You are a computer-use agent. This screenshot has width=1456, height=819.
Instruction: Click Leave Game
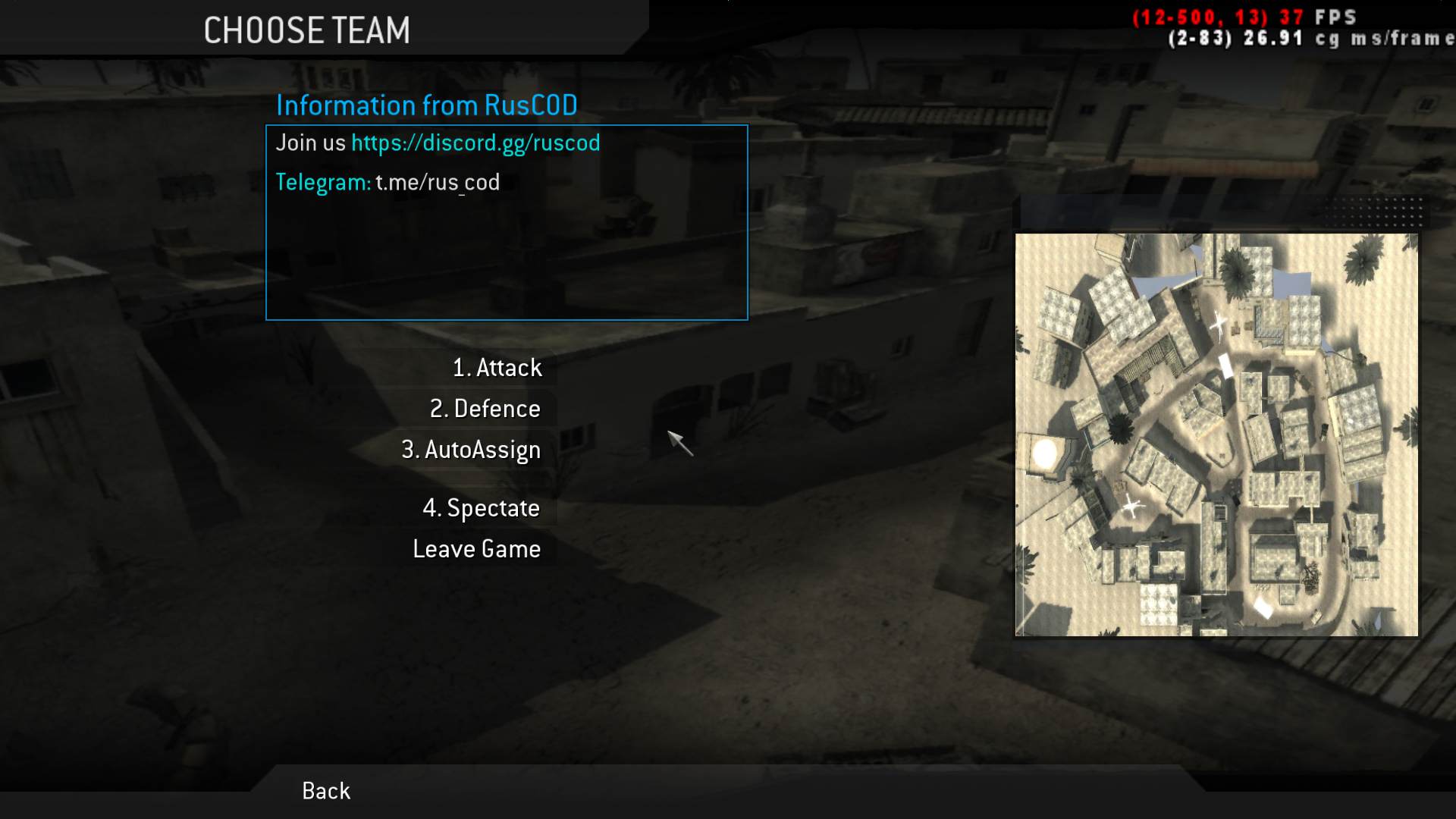tap(476, 549)
